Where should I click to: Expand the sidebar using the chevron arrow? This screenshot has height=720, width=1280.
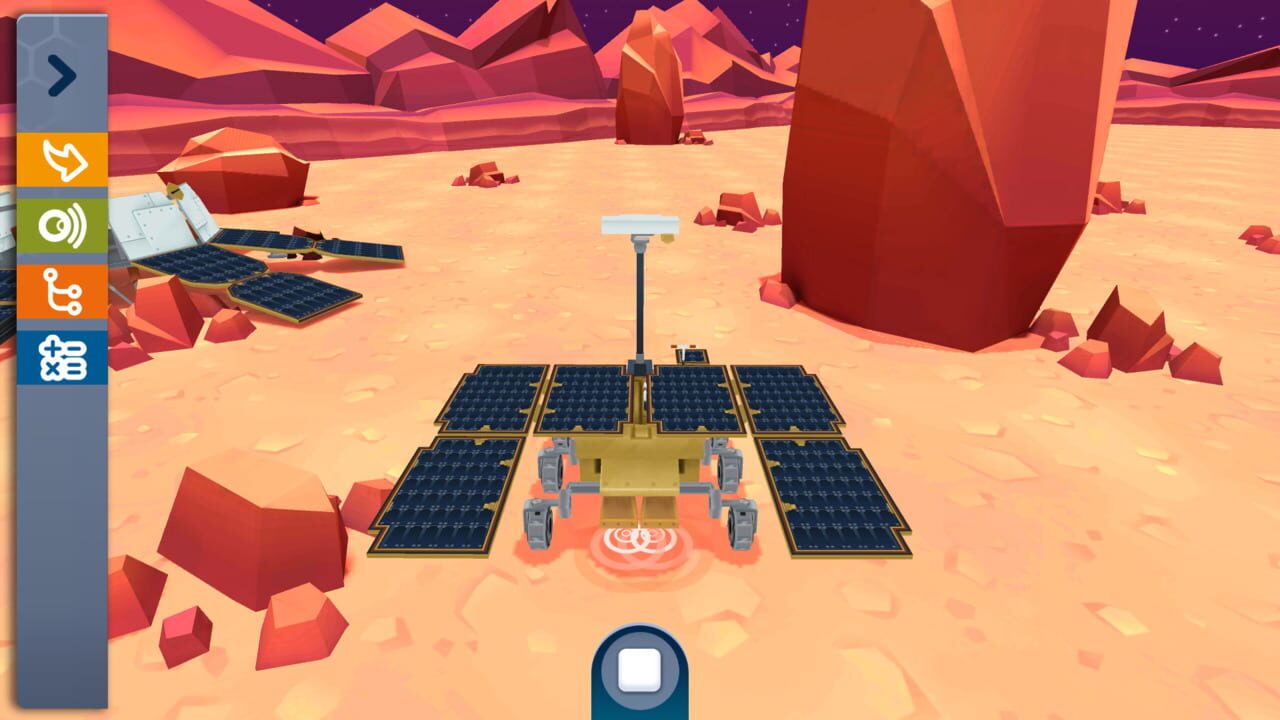[x=63, y=73]
